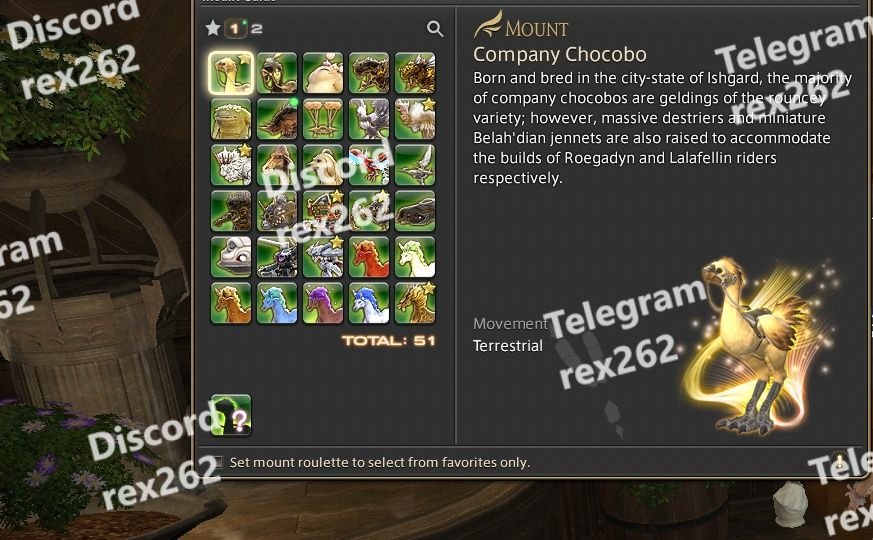Choose the fat yellow chocobo mount
873x540 pixels.
323,73
